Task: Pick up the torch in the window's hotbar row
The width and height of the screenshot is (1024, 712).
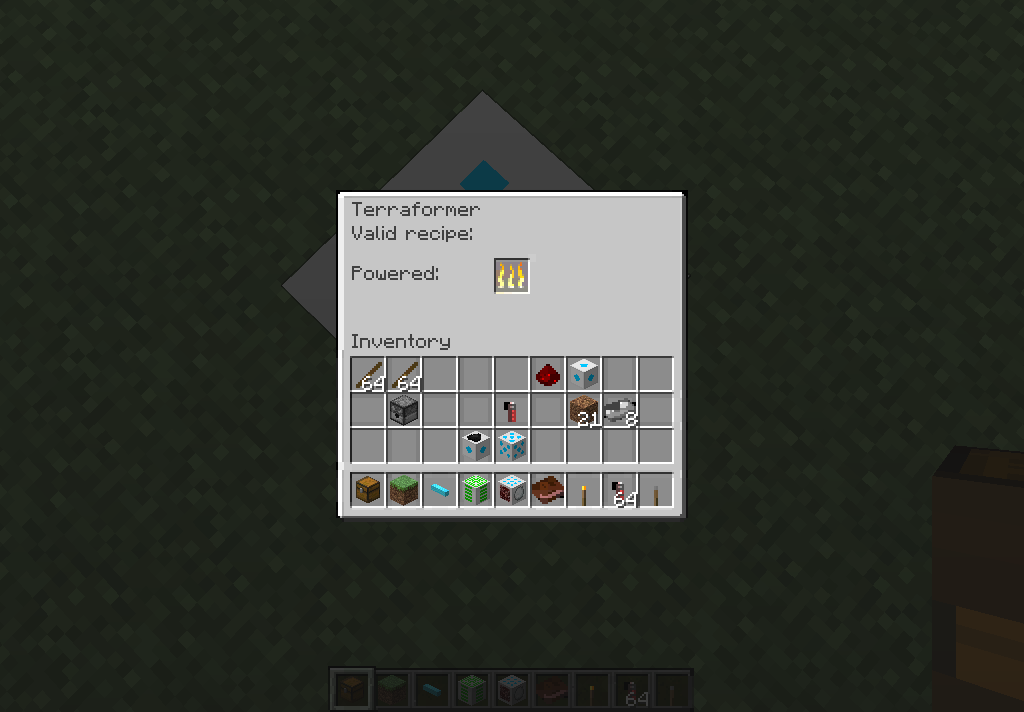Action: tap(584, 491)
